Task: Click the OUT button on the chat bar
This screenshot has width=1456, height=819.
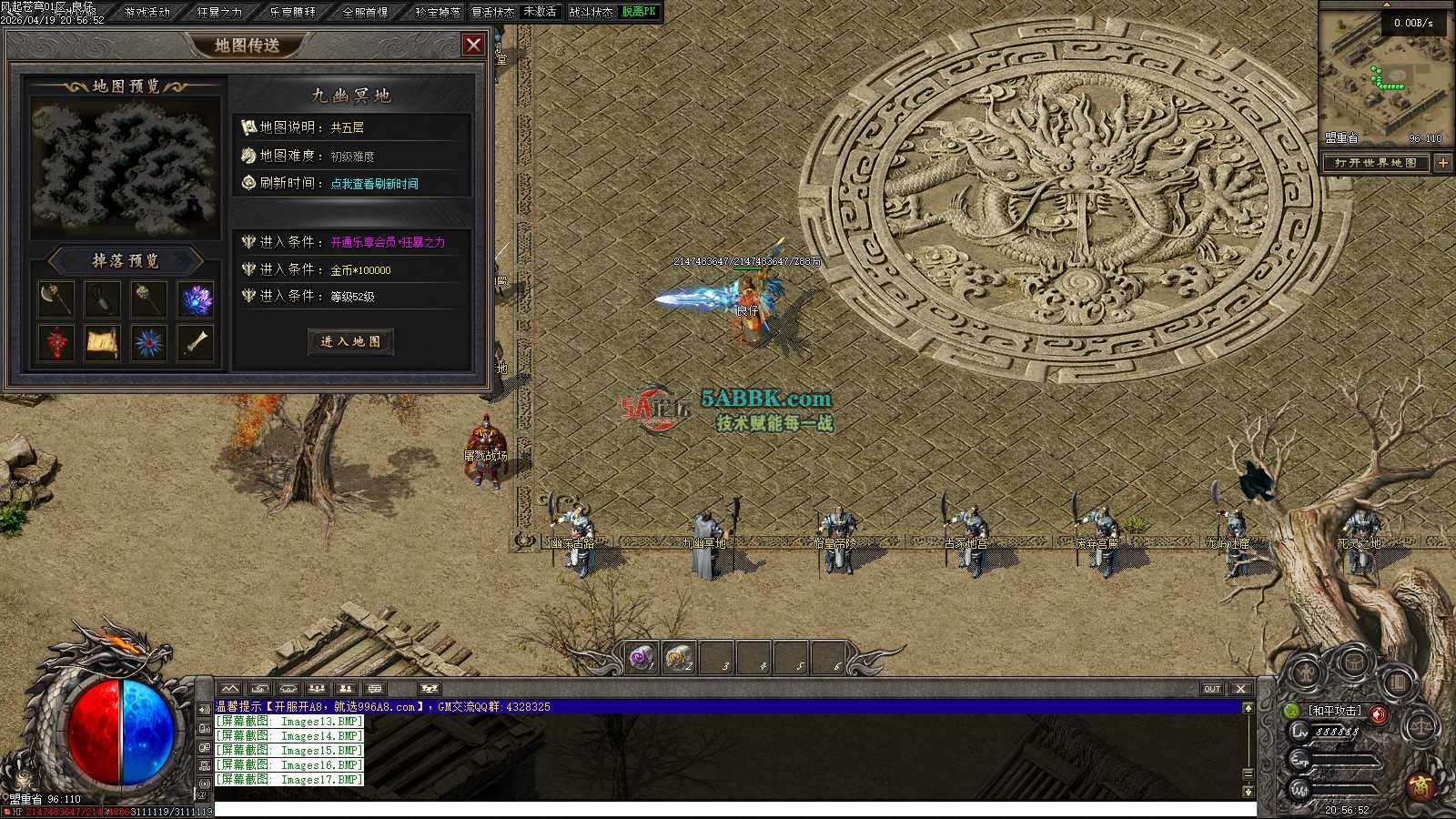Action: pos(1212,689)
